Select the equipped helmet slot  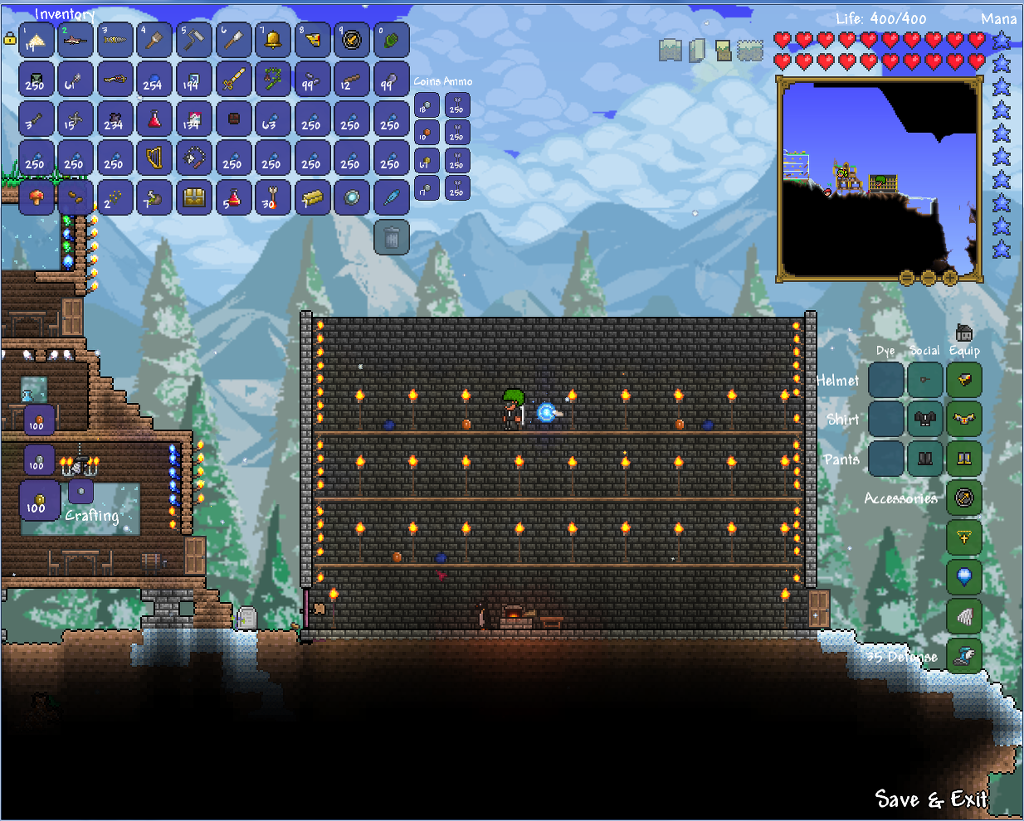[964, 380]
